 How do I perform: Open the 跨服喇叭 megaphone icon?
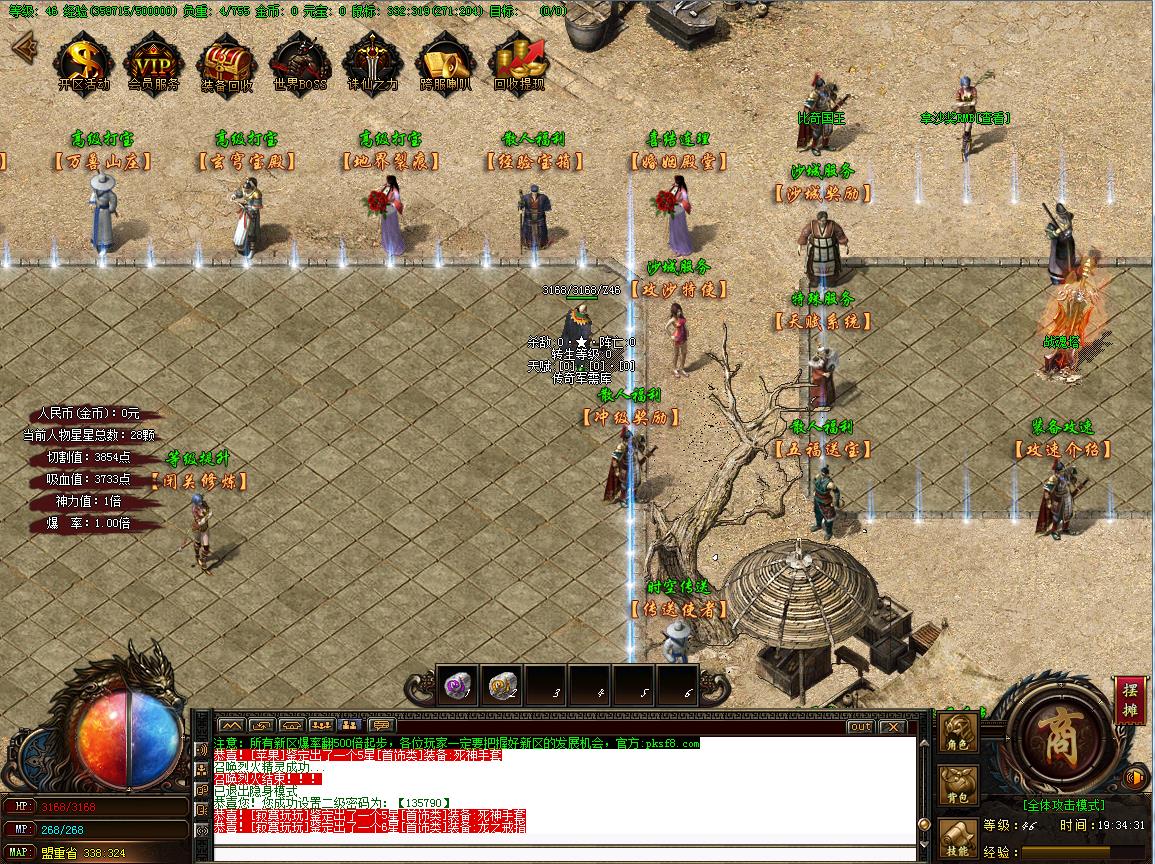point(445,62)
